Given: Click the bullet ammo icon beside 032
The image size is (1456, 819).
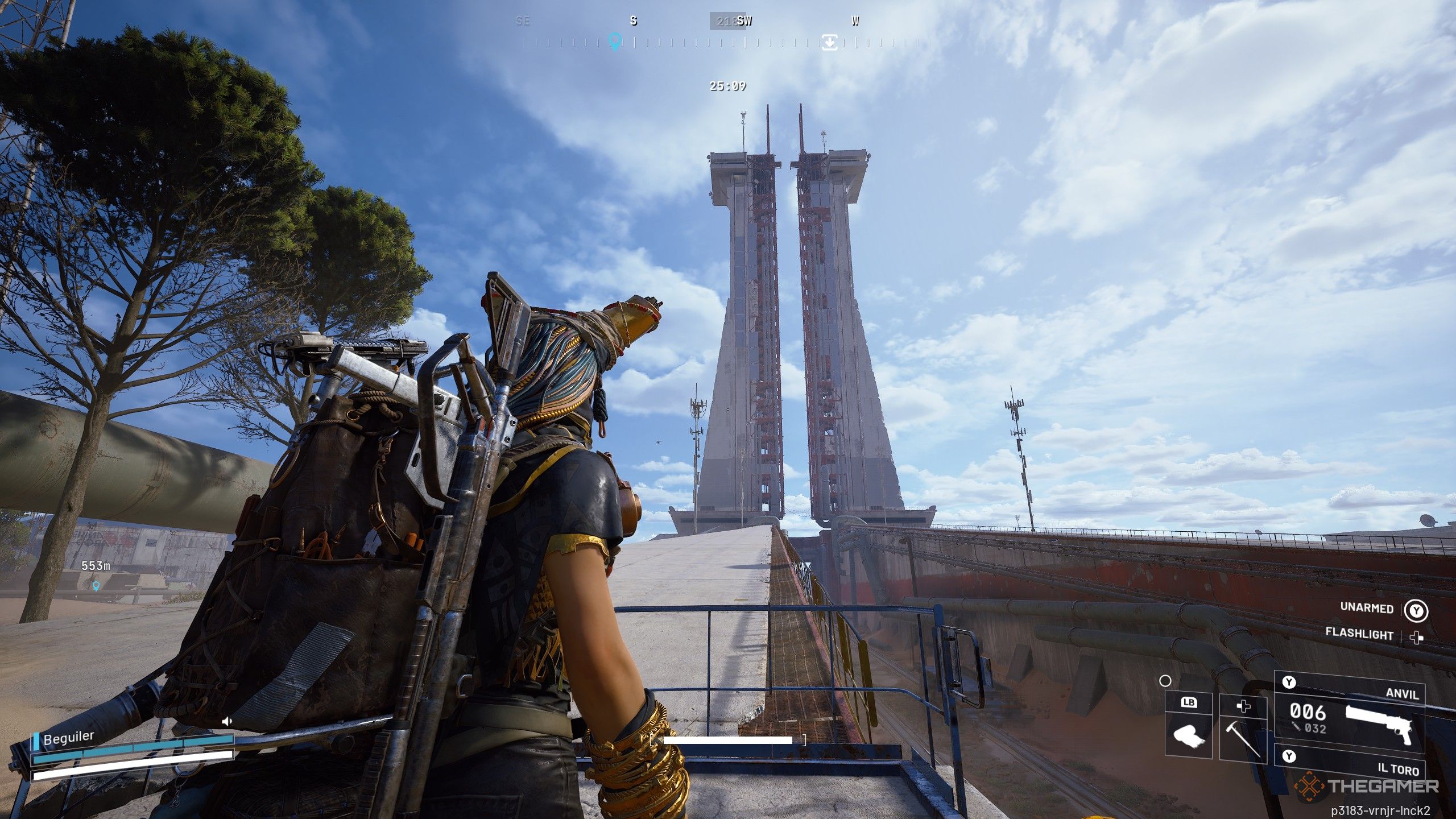Looking at the screenshot, I should pyautogui.click(x=1296, y=727).
